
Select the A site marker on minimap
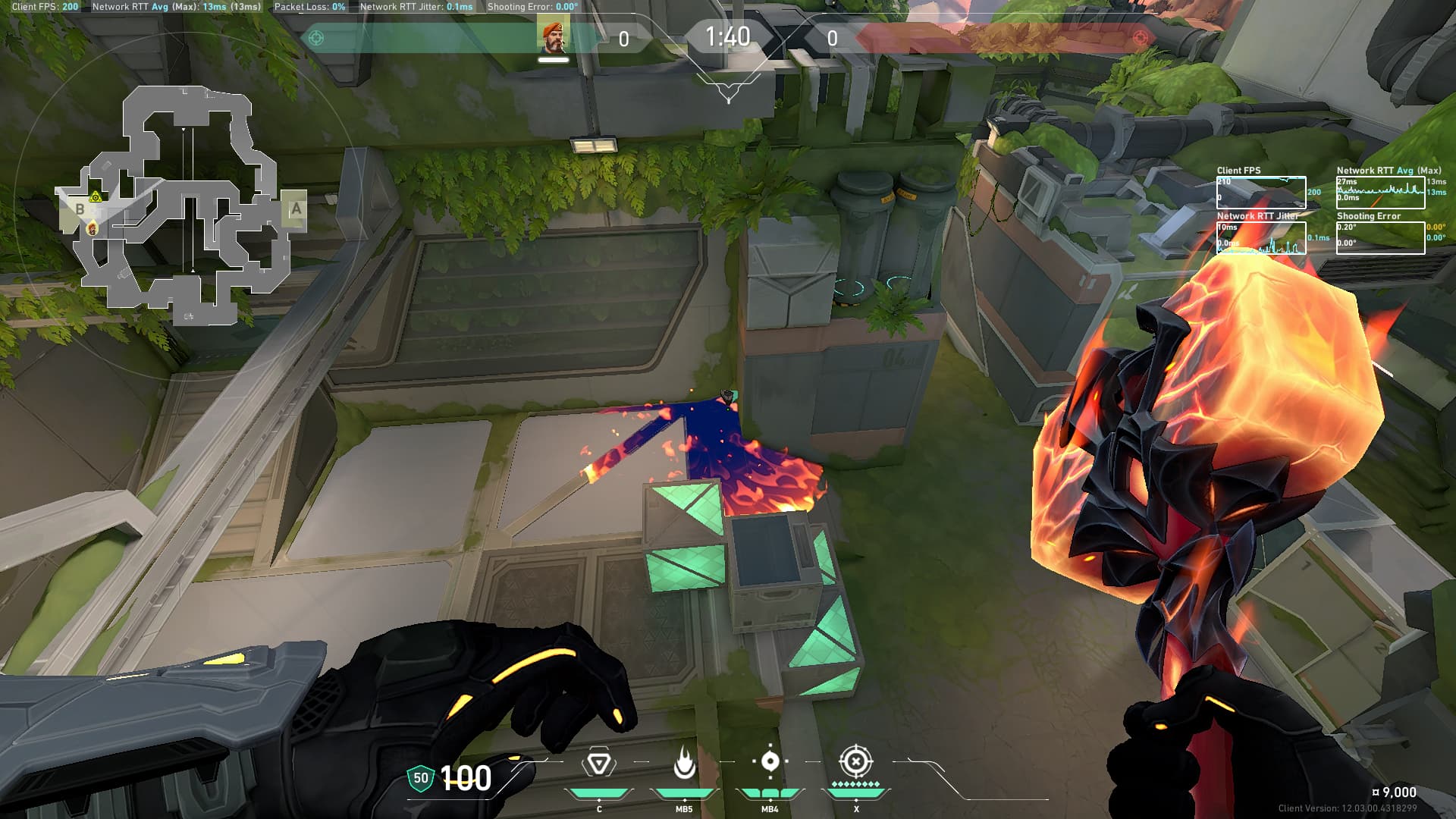(296, 209)
